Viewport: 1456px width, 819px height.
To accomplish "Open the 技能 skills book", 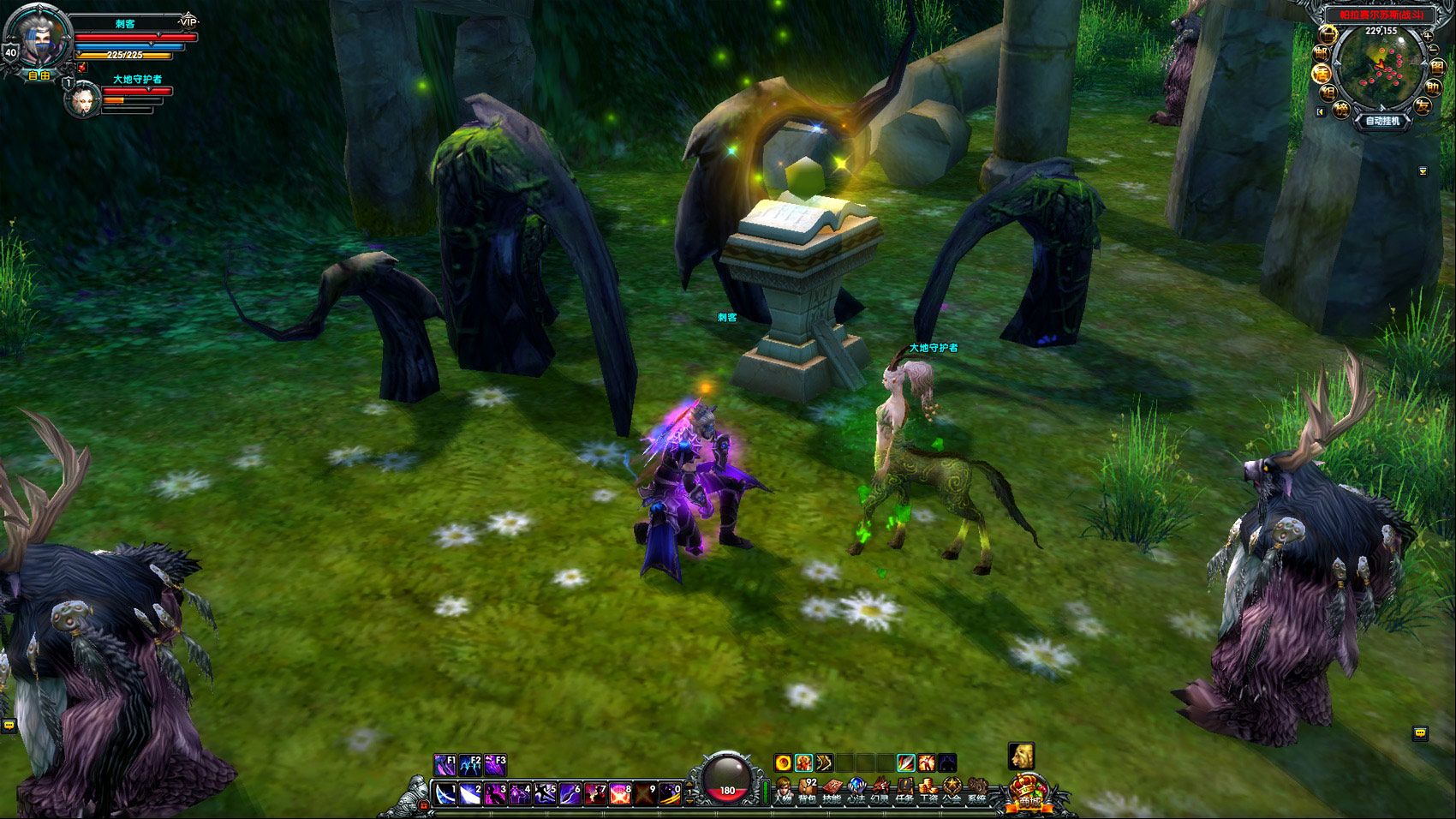I will point(832,791).
